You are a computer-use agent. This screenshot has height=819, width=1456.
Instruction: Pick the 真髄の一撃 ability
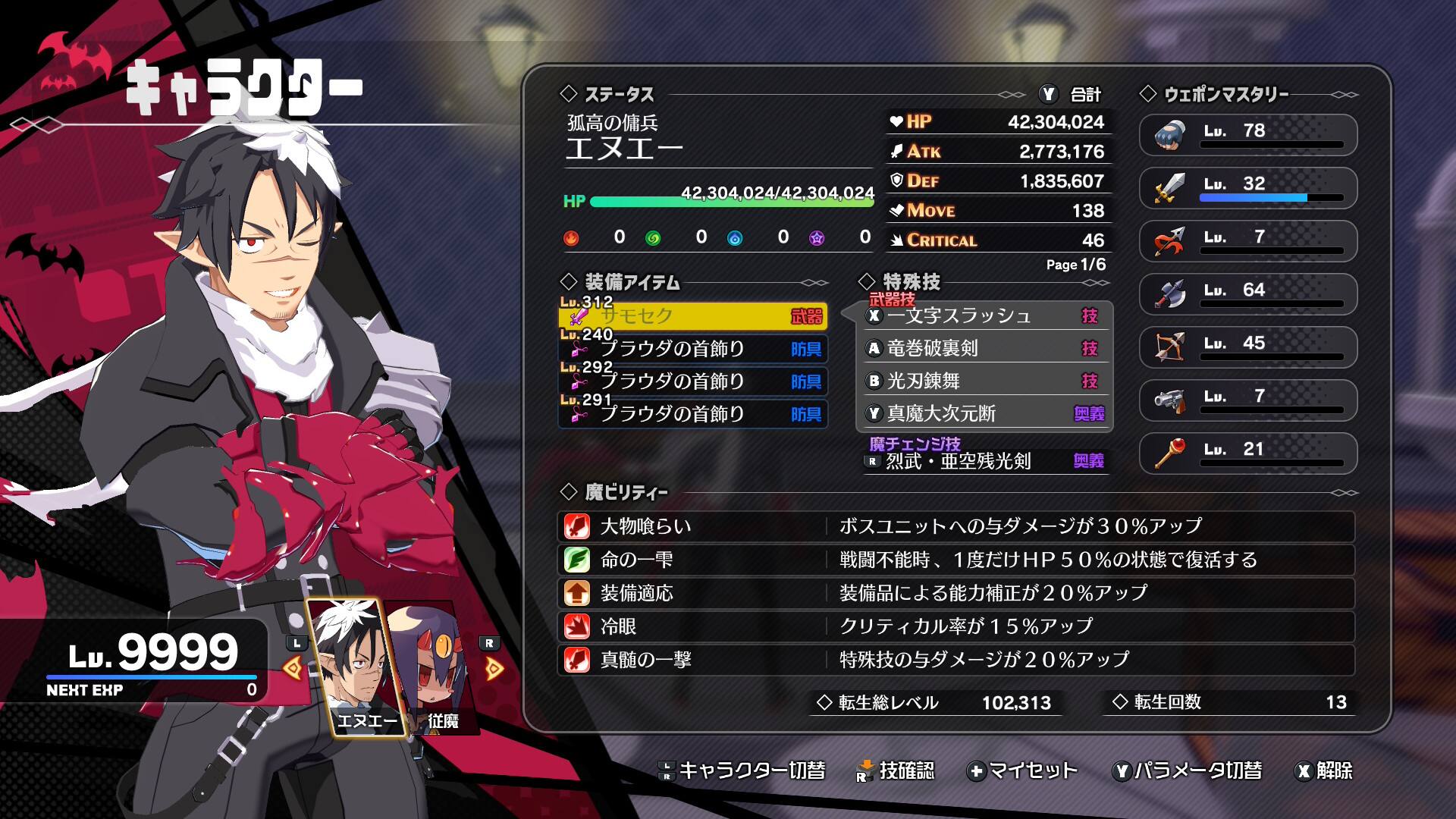(955, 660)
